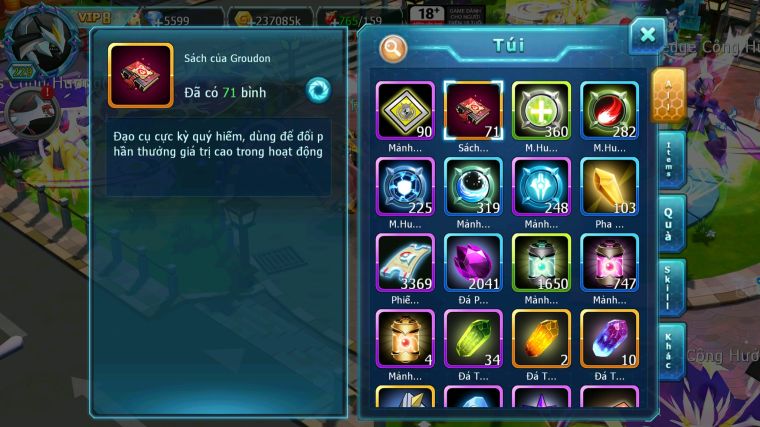The height and width of the screenshot is (427, 760).
Task: Select the orange crystal stone with 2
Action: pyautogui.click(x=541, y=338)
